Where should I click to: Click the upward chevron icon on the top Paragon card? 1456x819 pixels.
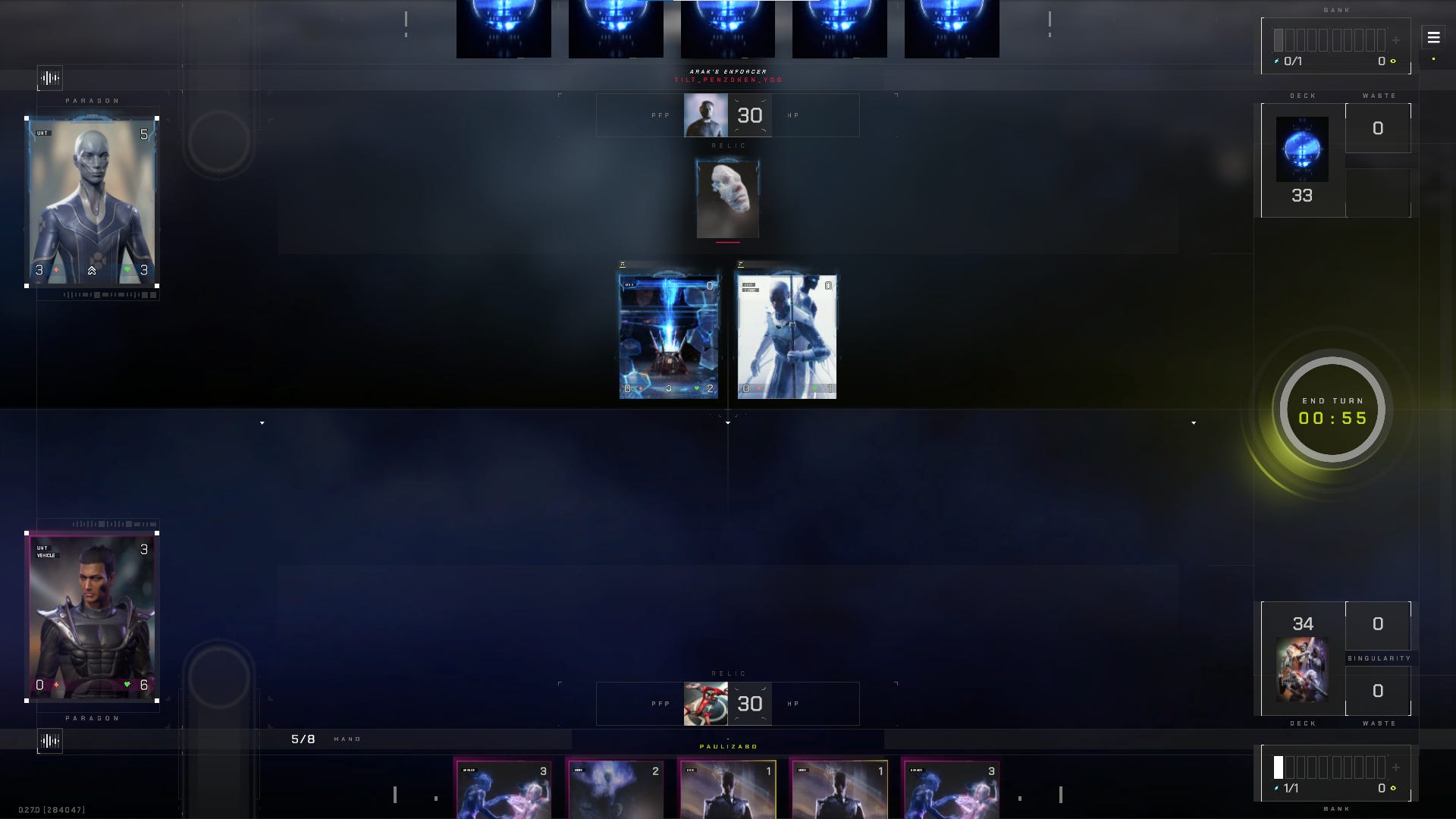pyautogui.click(x=93, y=271)
